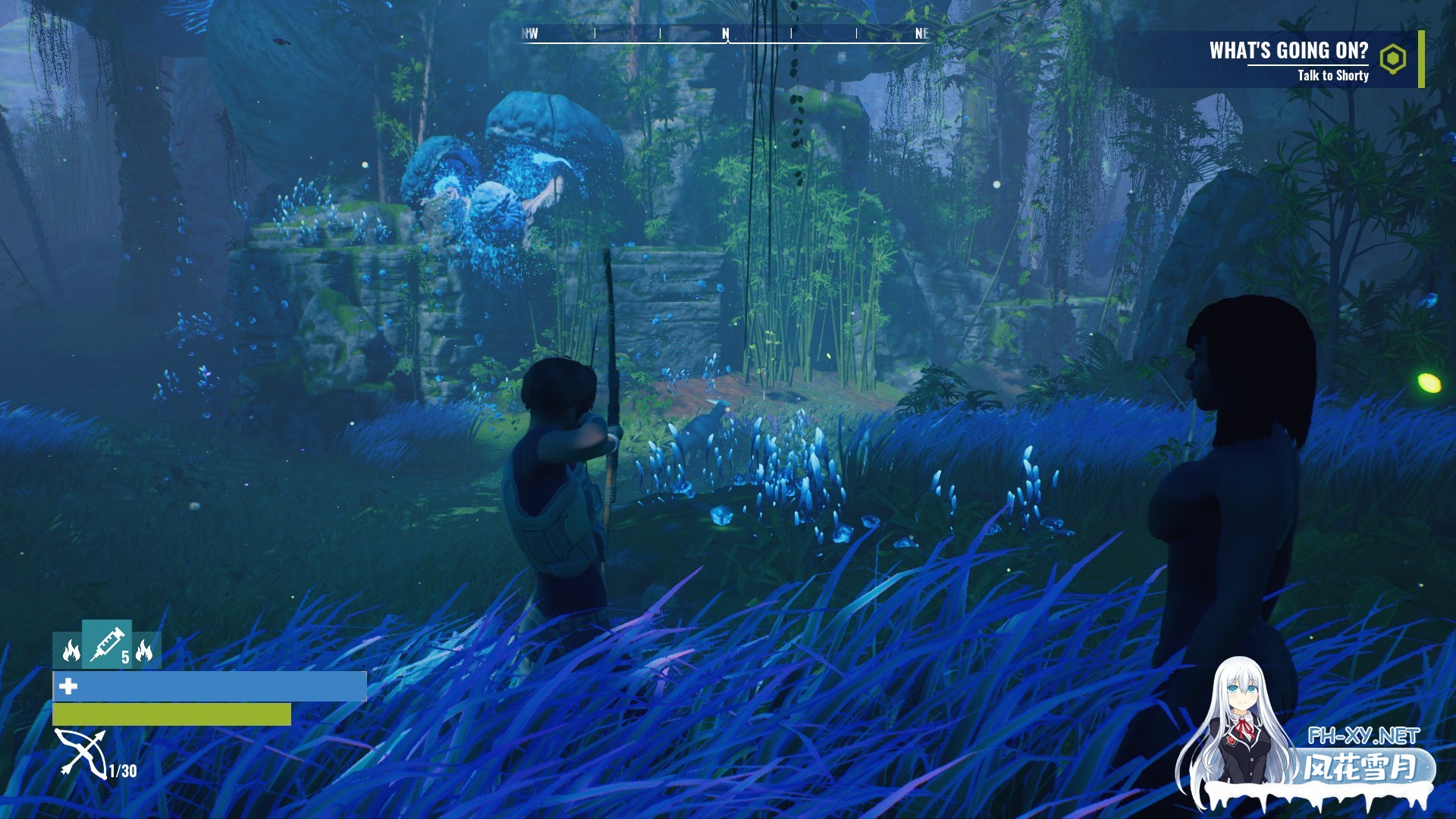Open the Talk to Shorty objective

[x=1333, y=76]
